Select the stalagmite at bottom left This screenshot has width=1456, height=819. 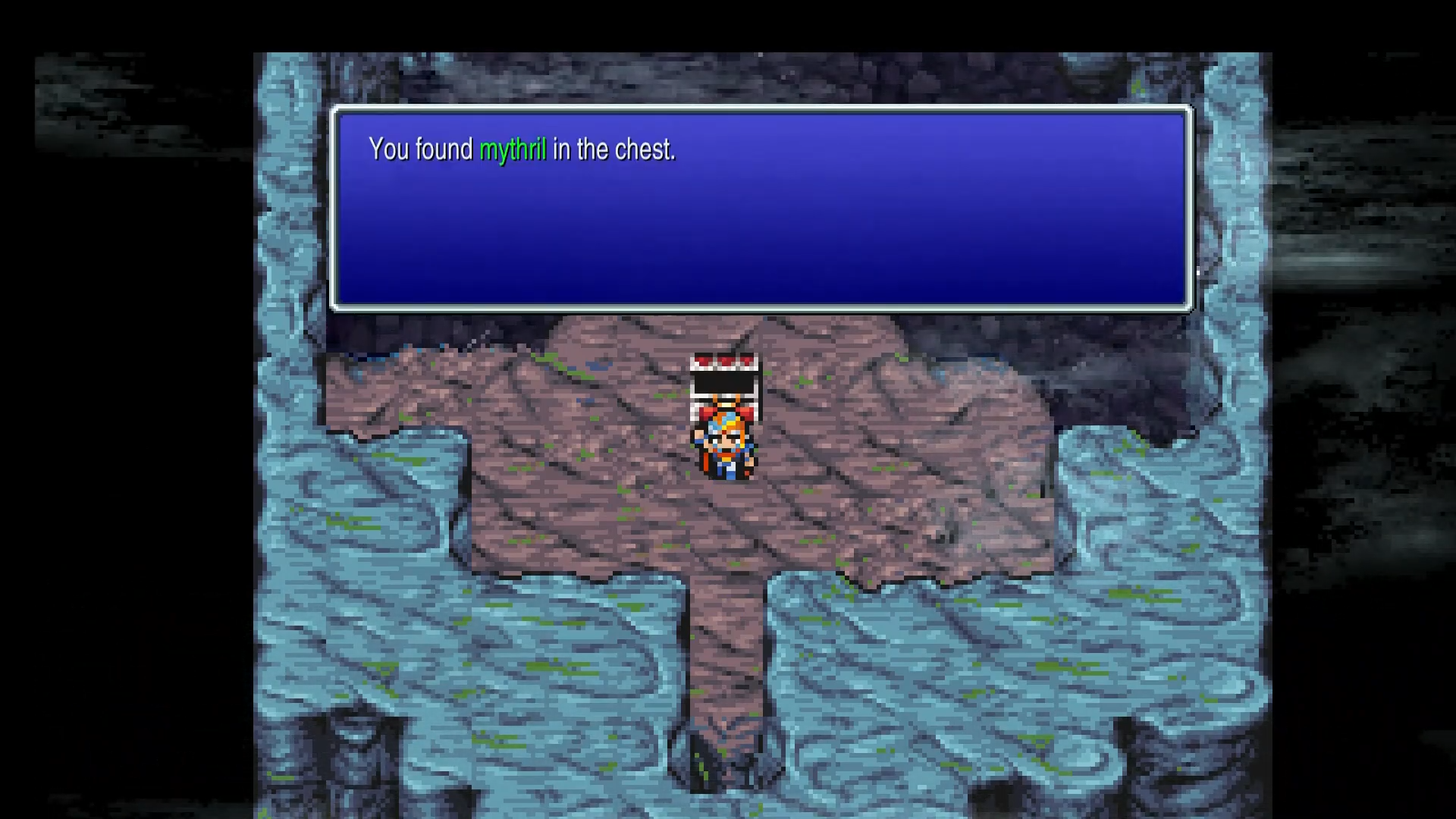[364, 758]
